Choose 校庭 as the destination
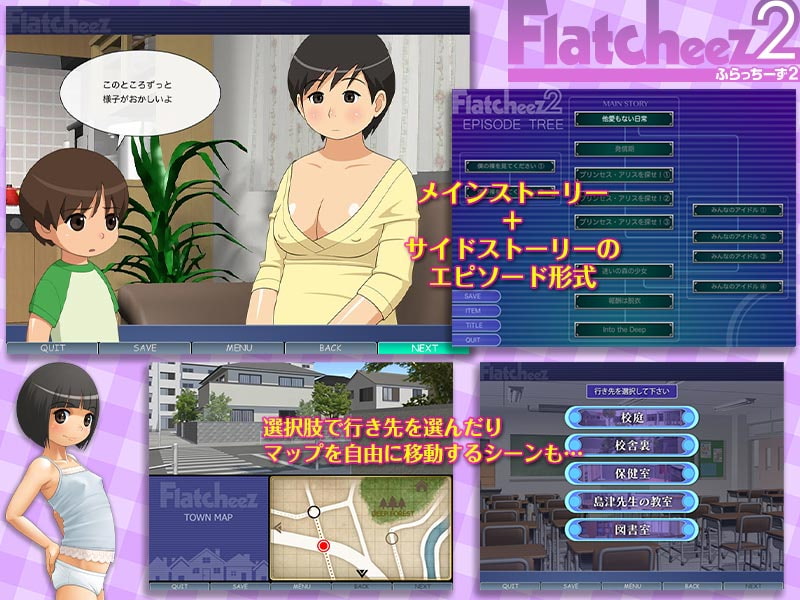Viewport: 800px width, 600px height. click(x=629, y=417)
